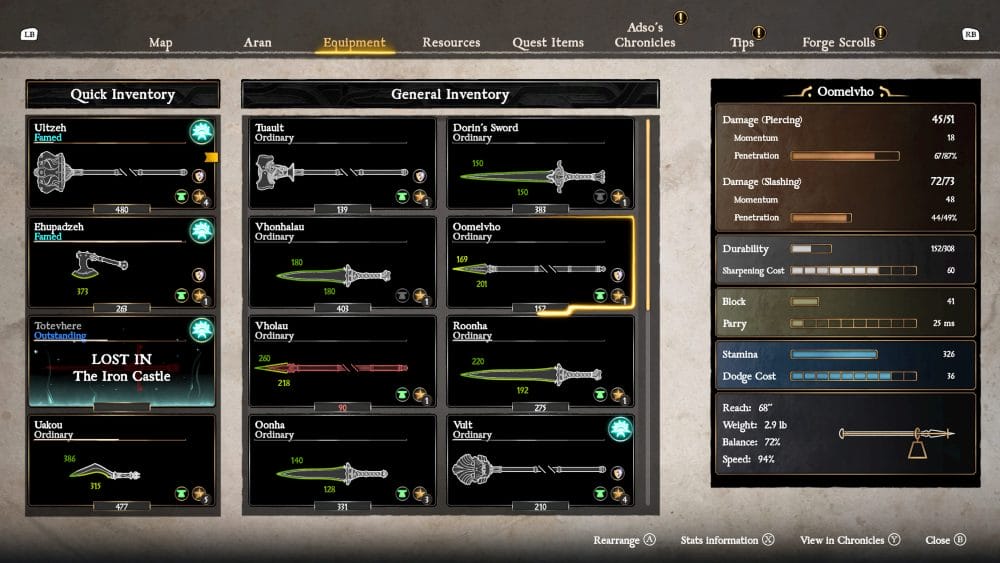
Task: Select the Uitzeh famed weapon slot
Action: pyautogui.click(x=122, y=166)
